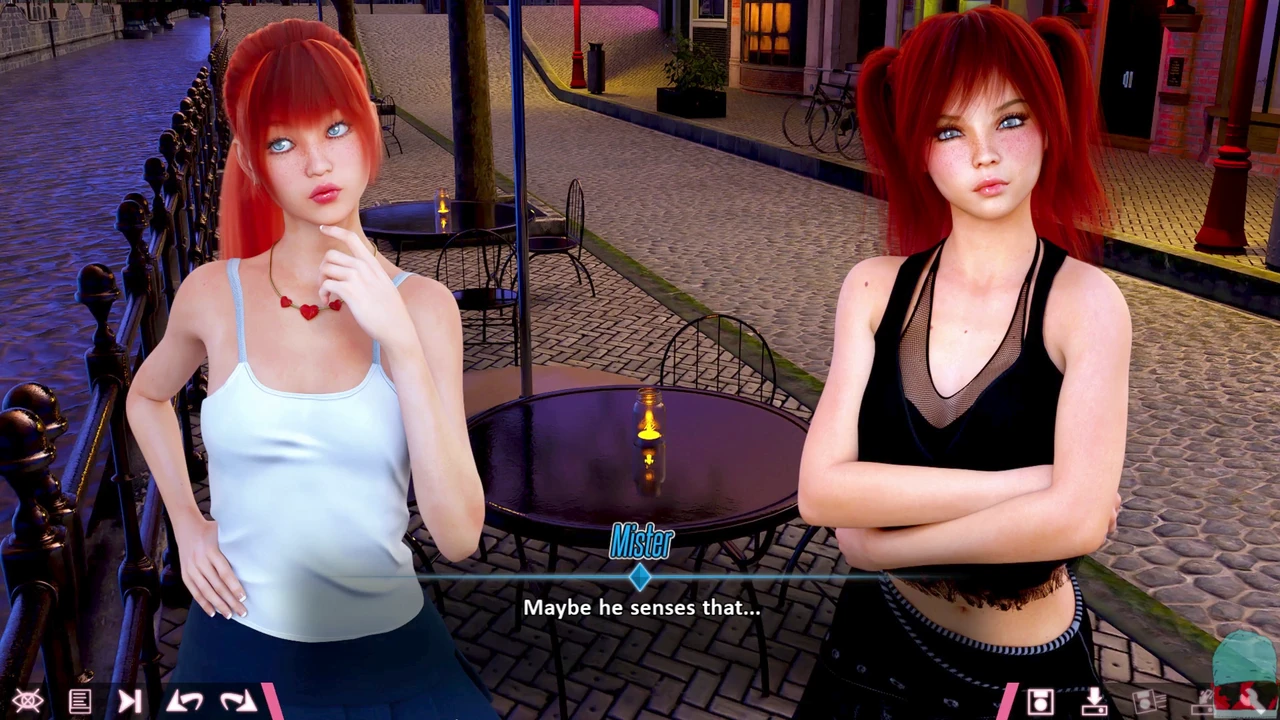Viewport: 1280px width, 720px height.
Task: Roll forward with the right curved arrow
Action: click(238, 702)
